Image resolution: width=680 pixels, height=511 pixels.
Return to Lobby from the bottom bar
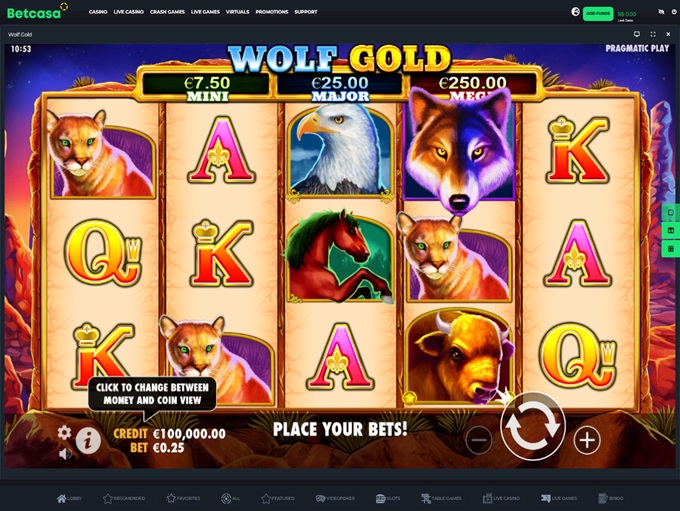tap(69, 498)
